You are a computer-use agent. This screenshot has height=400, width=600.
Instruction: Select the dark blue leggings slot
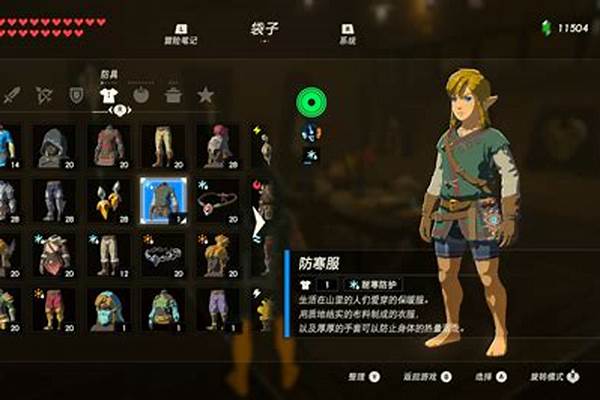tap(53, 200)
